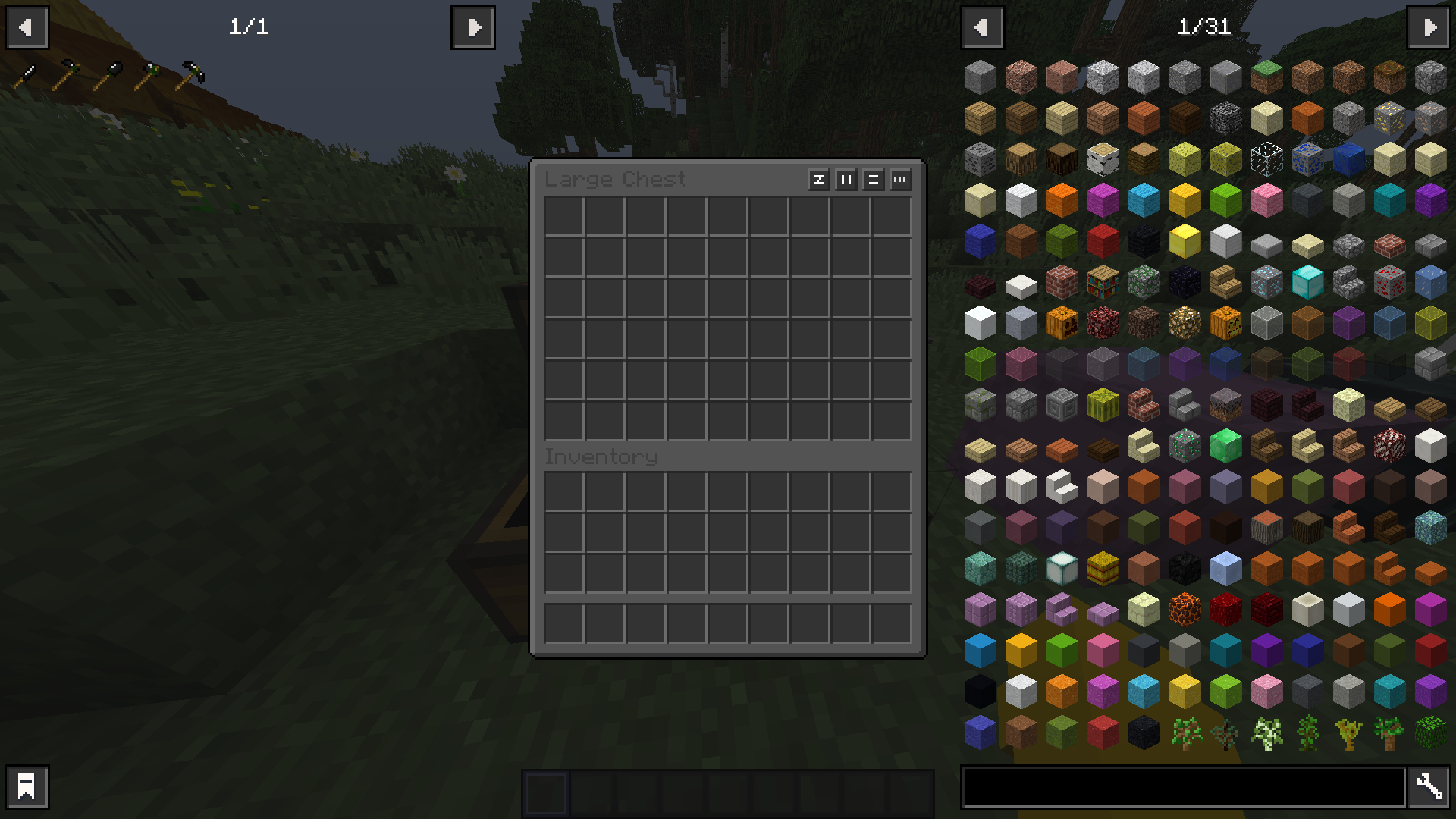The width and height of the screenshot is (1456, 819).
Task: Select the first hotbar slot
Action: [548, 789]
